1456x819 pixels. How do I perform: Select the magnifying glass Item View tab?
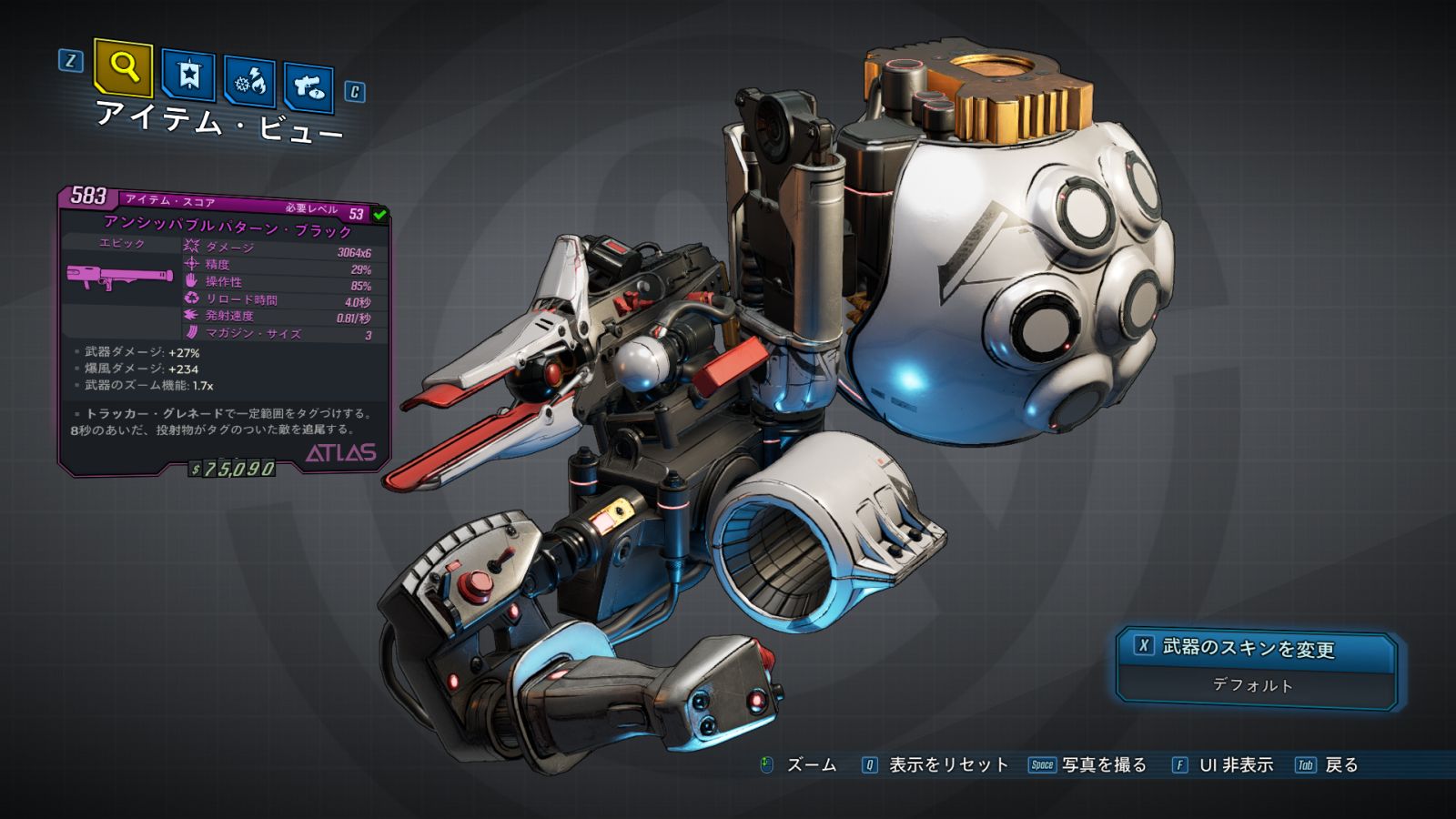(123, 66)
